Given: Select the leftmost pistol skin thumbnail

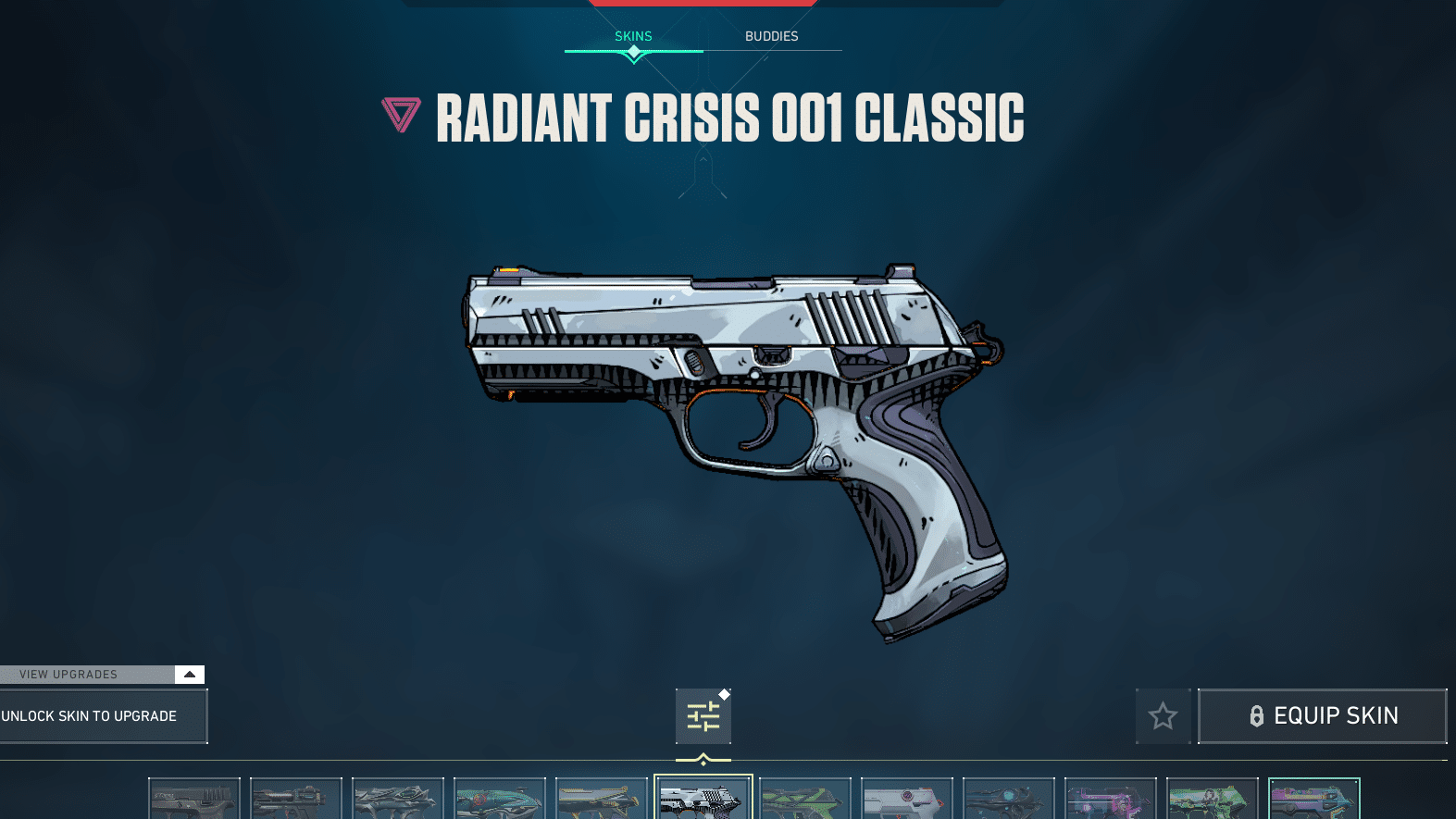Looking at the screenshot, I should [x=194, y=798].
